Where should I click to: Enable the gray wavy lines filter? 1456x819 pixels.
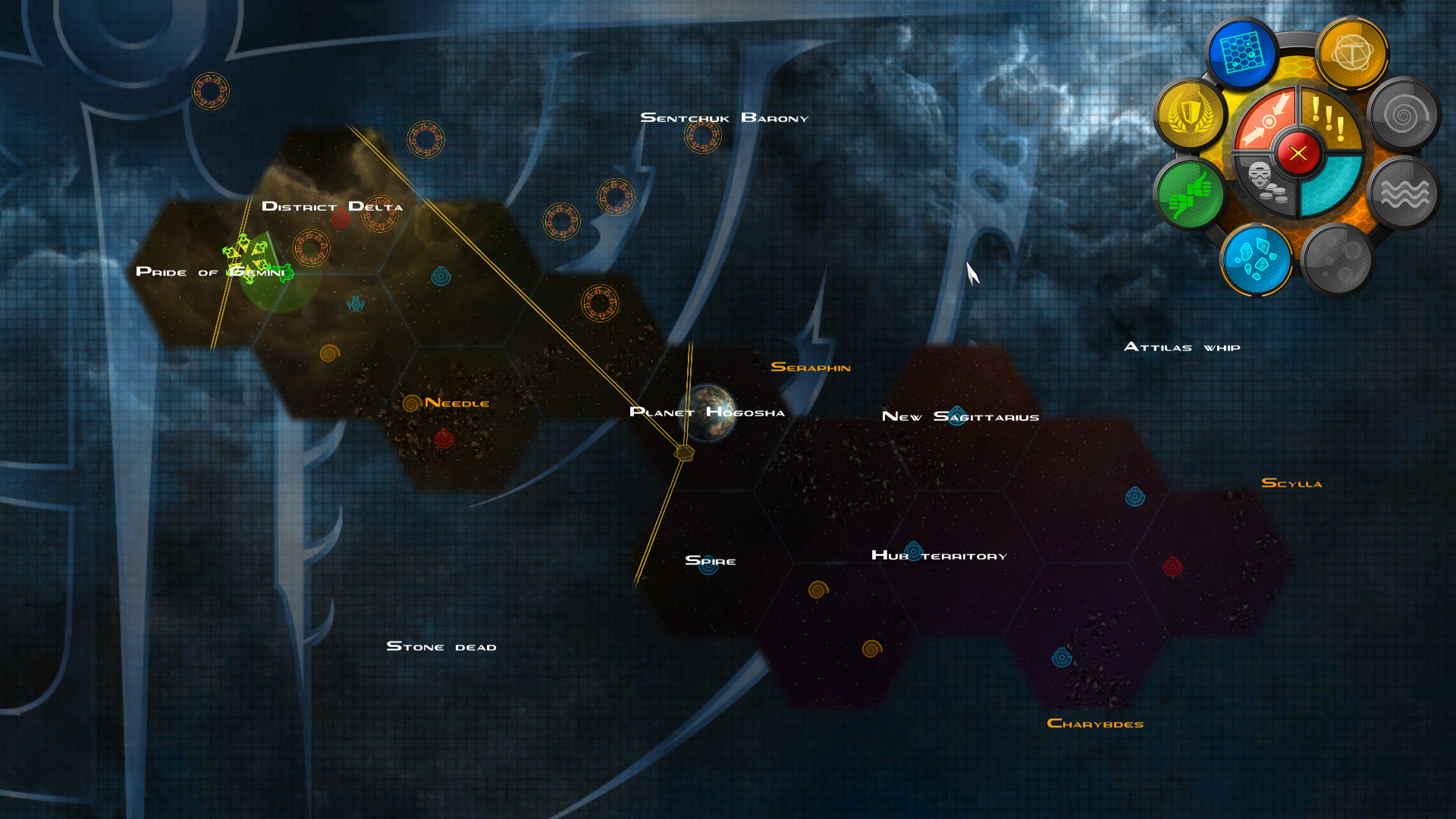[x=1404, y=194]
